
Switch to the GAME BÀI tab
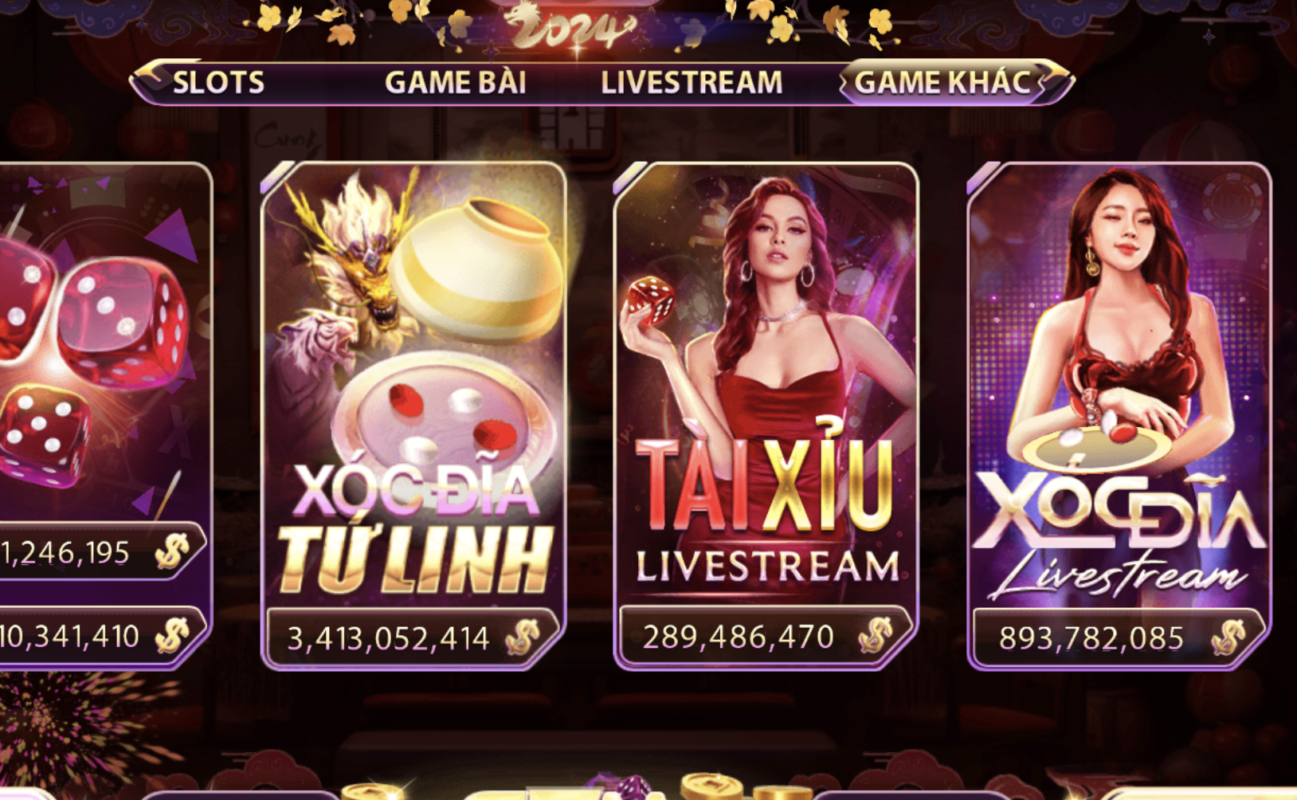(x=458, y=83)
